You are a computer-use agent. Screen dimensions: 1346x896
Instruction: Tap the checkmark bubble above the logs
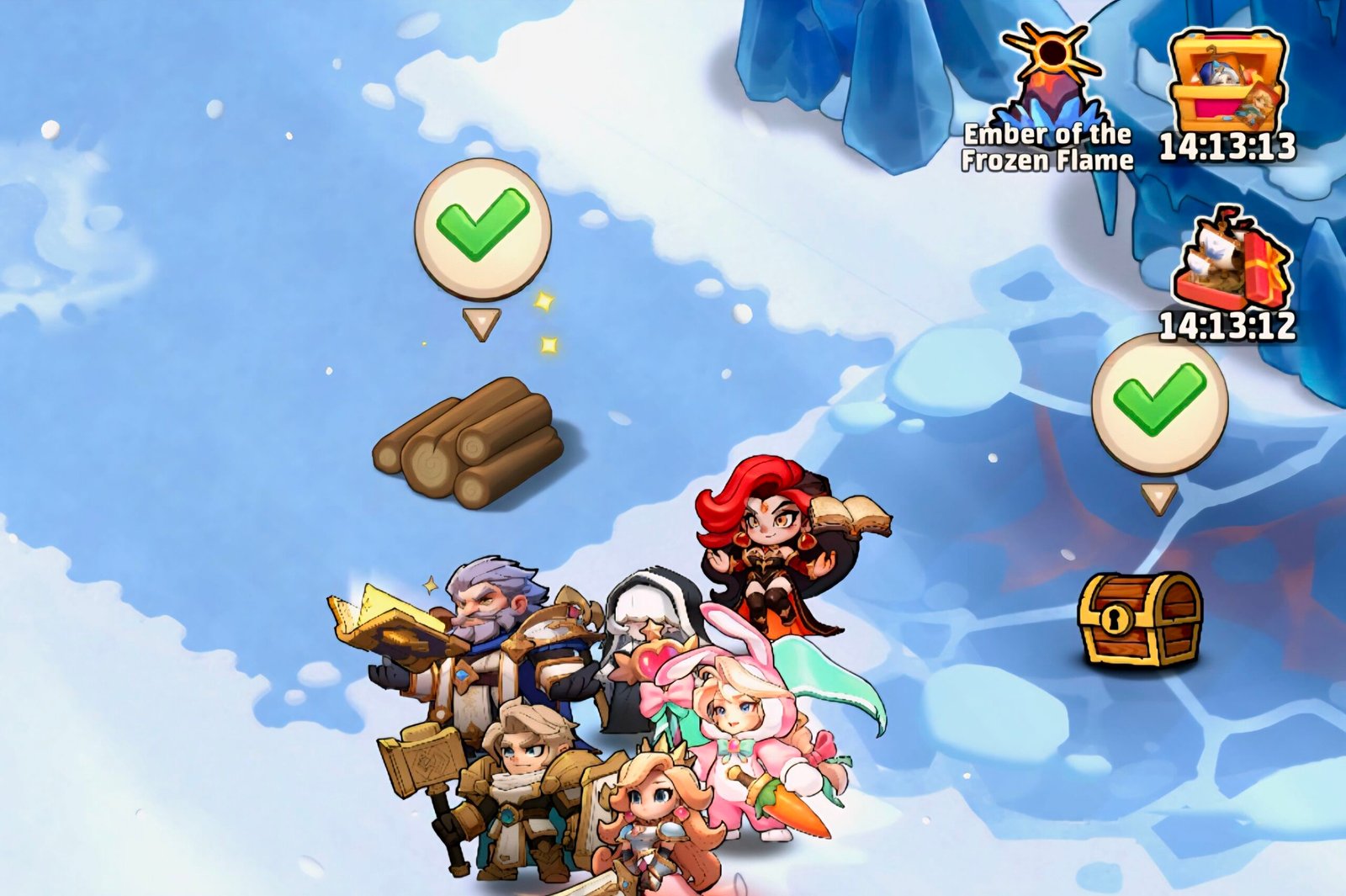tap(483, 227)
